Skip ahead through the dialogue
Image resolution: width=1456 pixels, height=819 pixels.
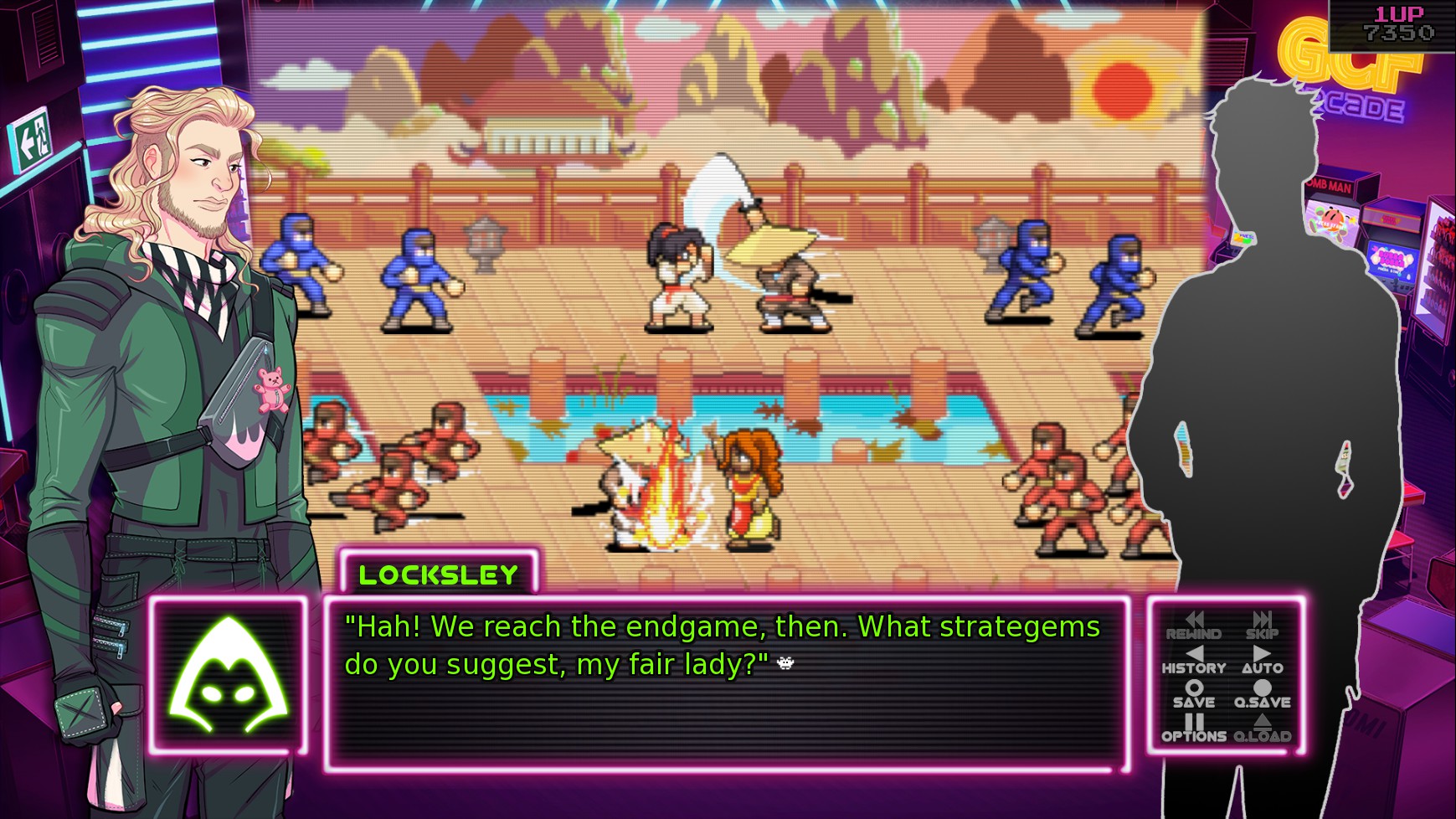[1262, 626]
